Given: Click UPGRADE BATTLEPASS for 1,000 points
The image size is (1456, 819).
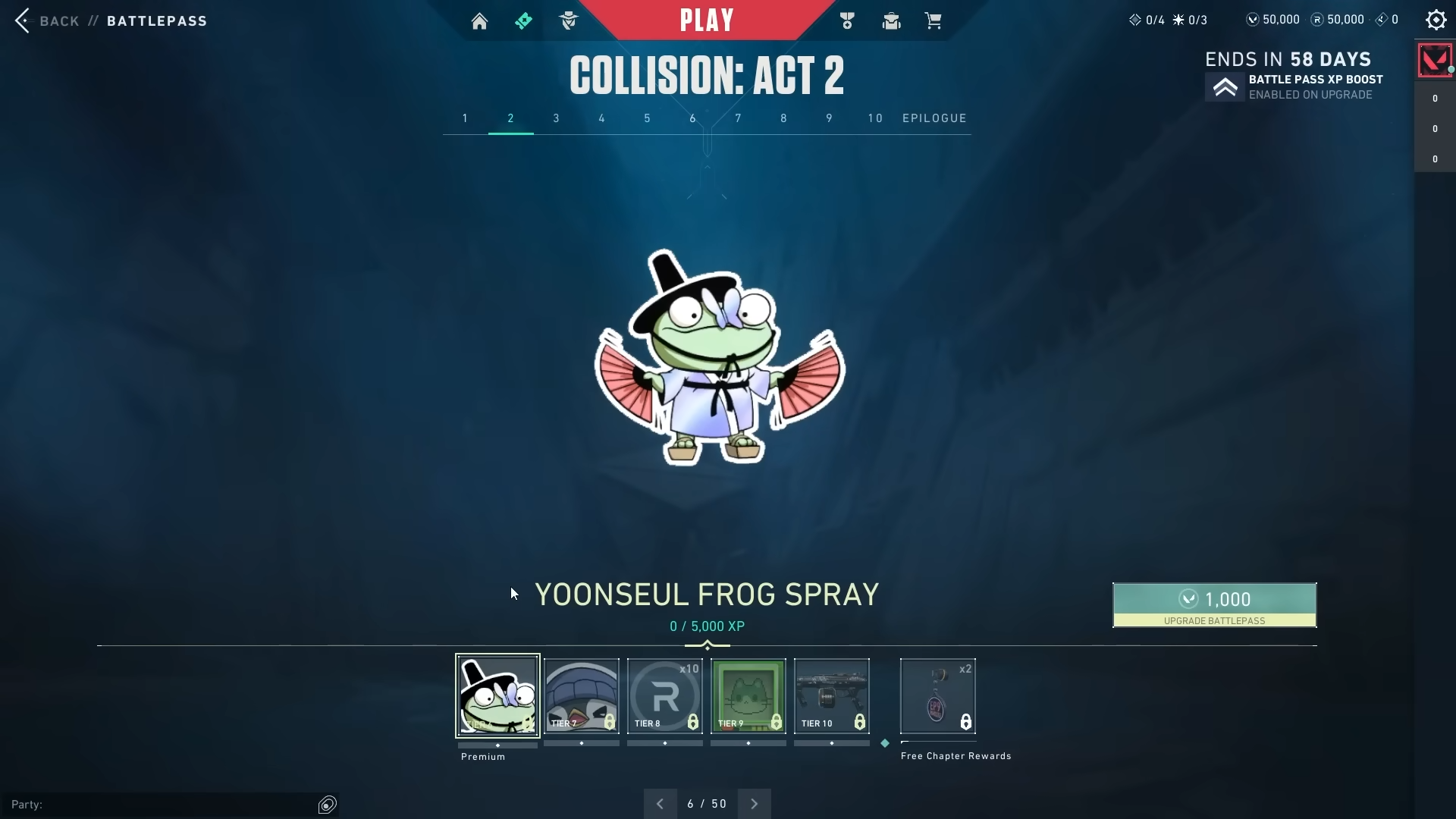Looking at the screenshot, I should (x=1213, y=605).
